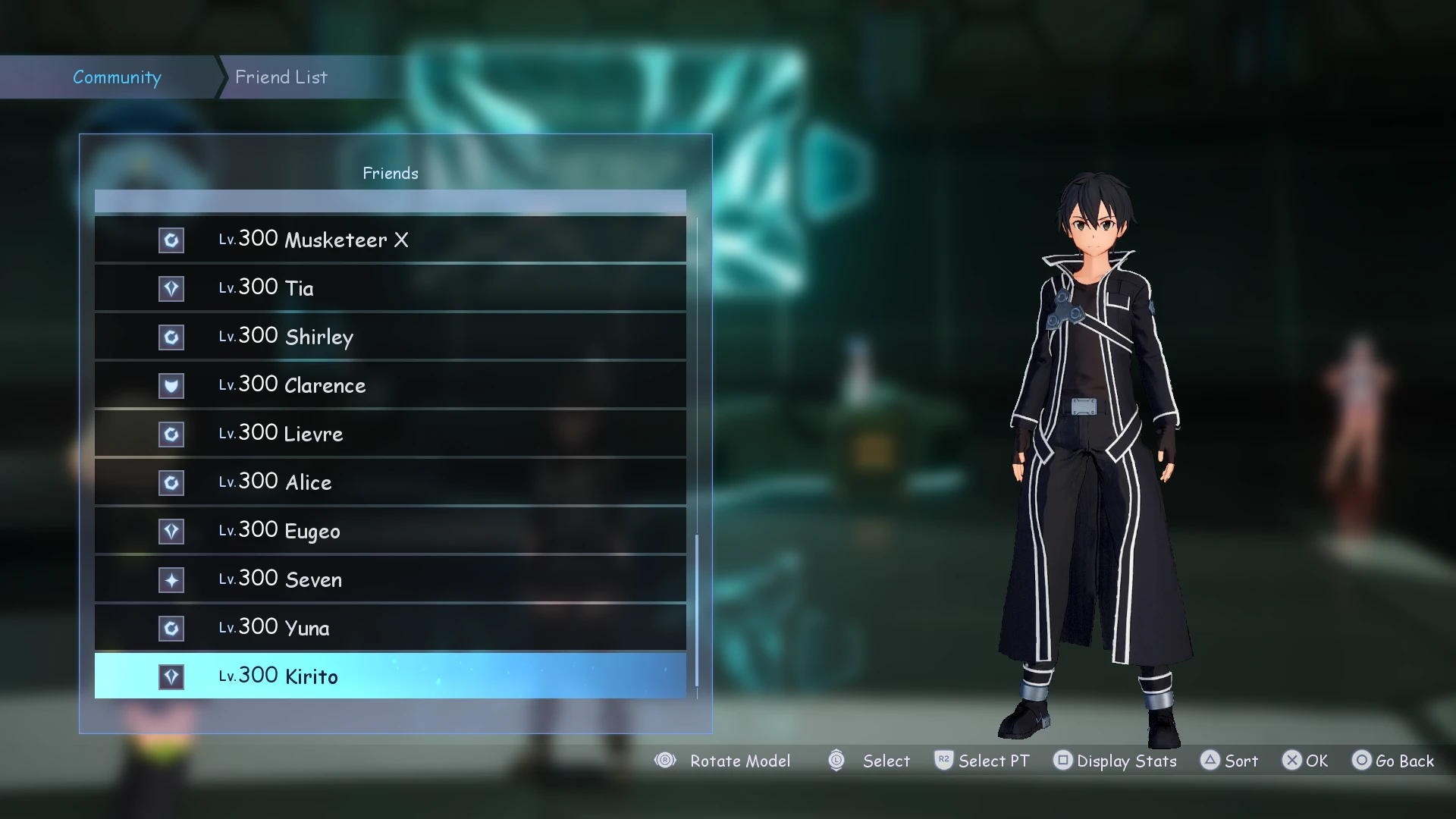1456x819 pixels.
Task: Select Yuna's row in Friends
Action: tap(390, 628)
